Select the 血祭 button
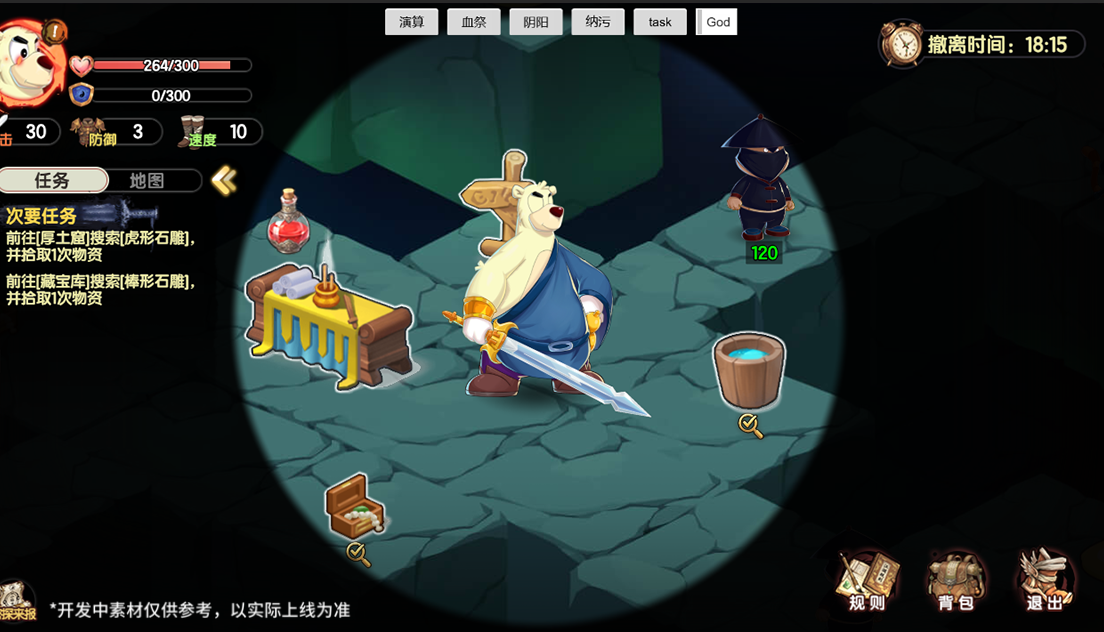The image size is (1104, 632). click(x=474, y=22)
